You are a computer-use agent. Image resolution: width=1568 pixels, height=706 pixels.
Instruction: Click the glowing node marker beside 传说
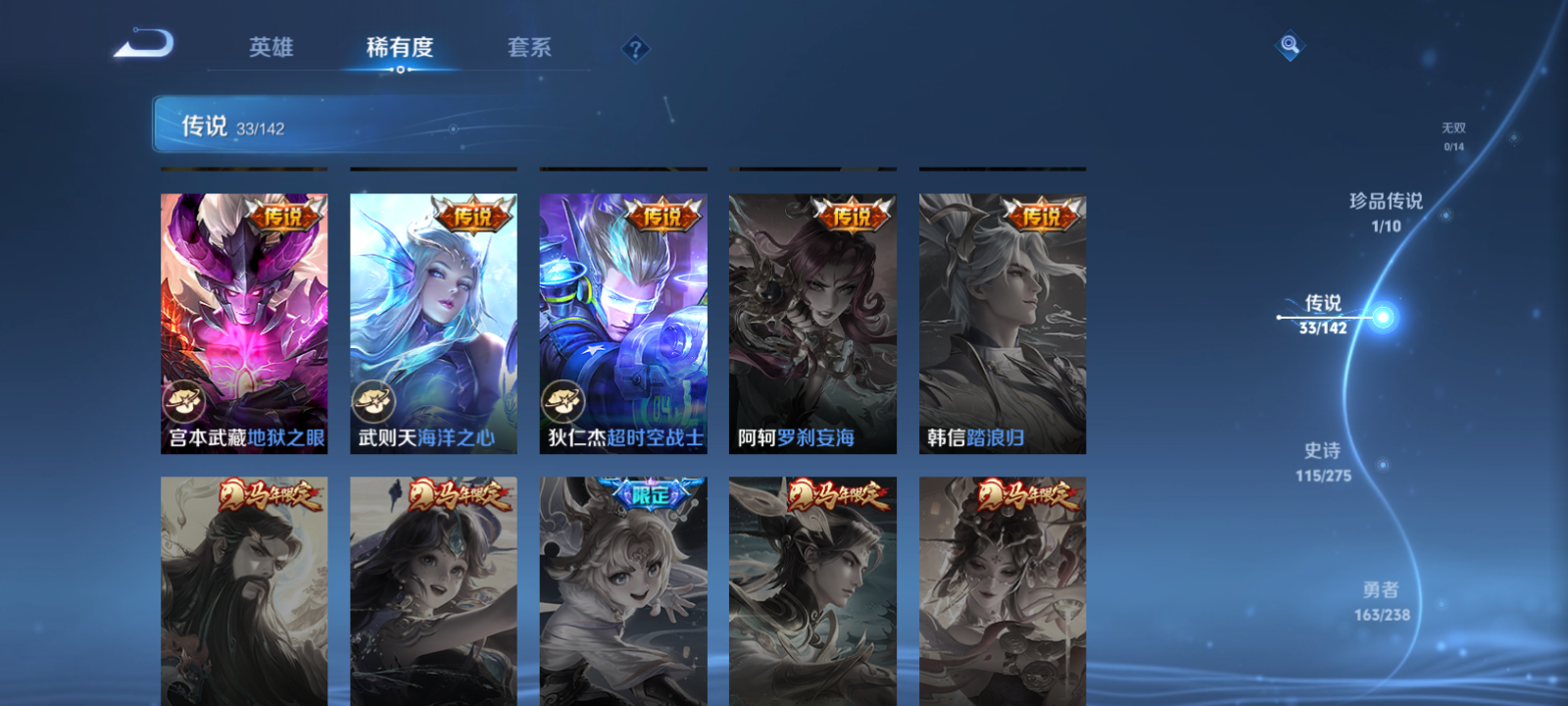(1384, 316)
